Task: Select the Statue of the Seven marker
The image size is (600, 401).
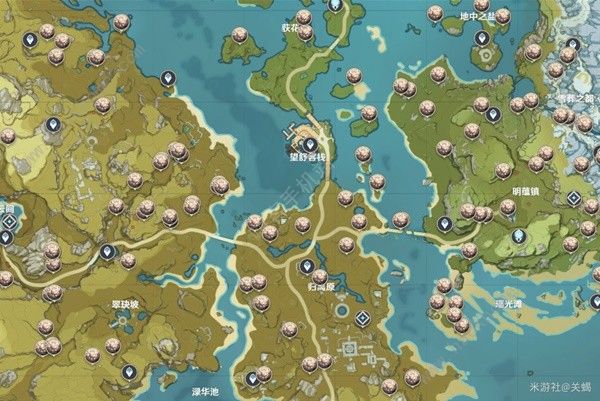Action: [518, 238]
